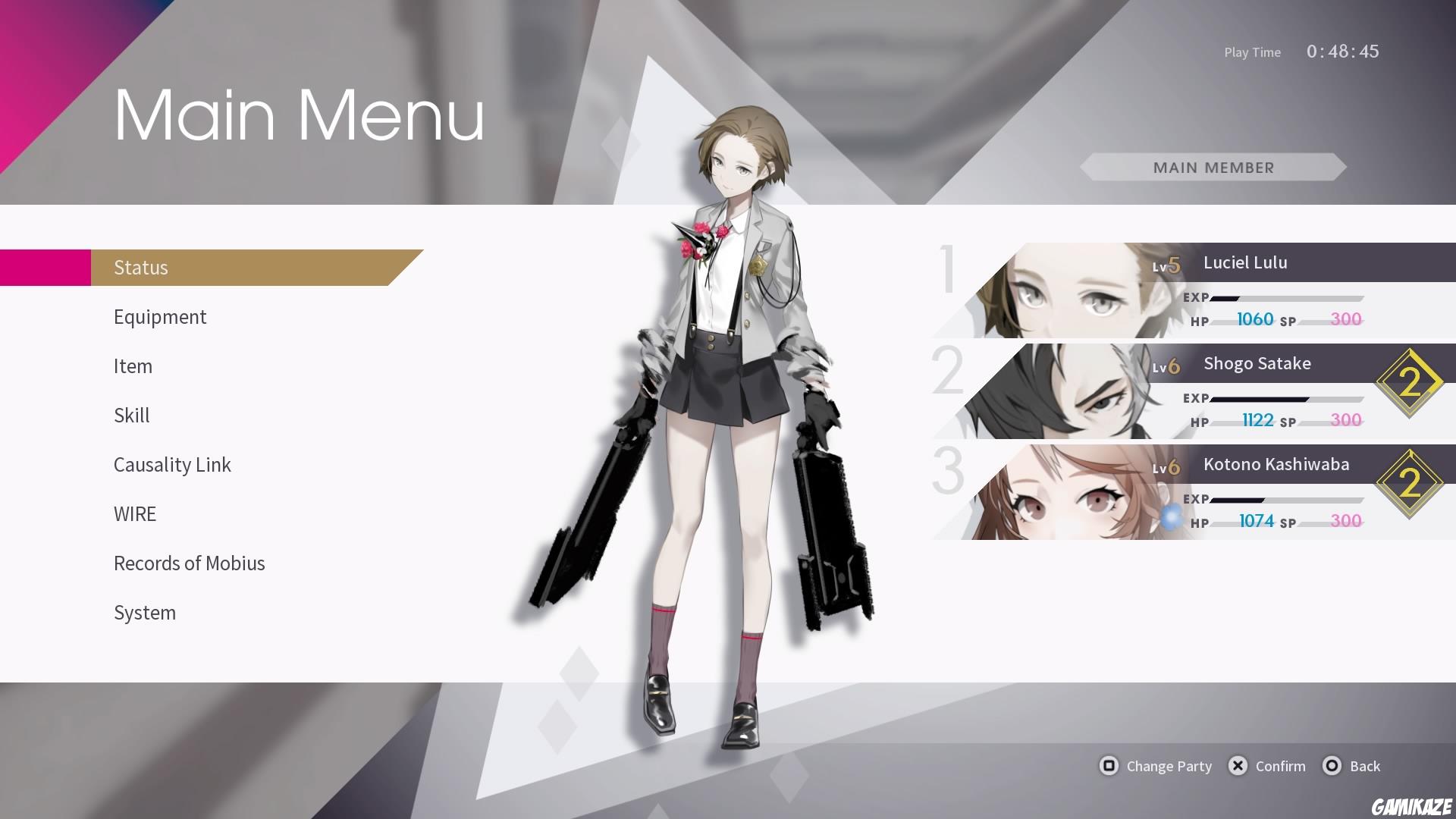Viewport: 1456px width, 819px height.
Task: Open the Equipment menu entry
Action: tap(160, 316)
